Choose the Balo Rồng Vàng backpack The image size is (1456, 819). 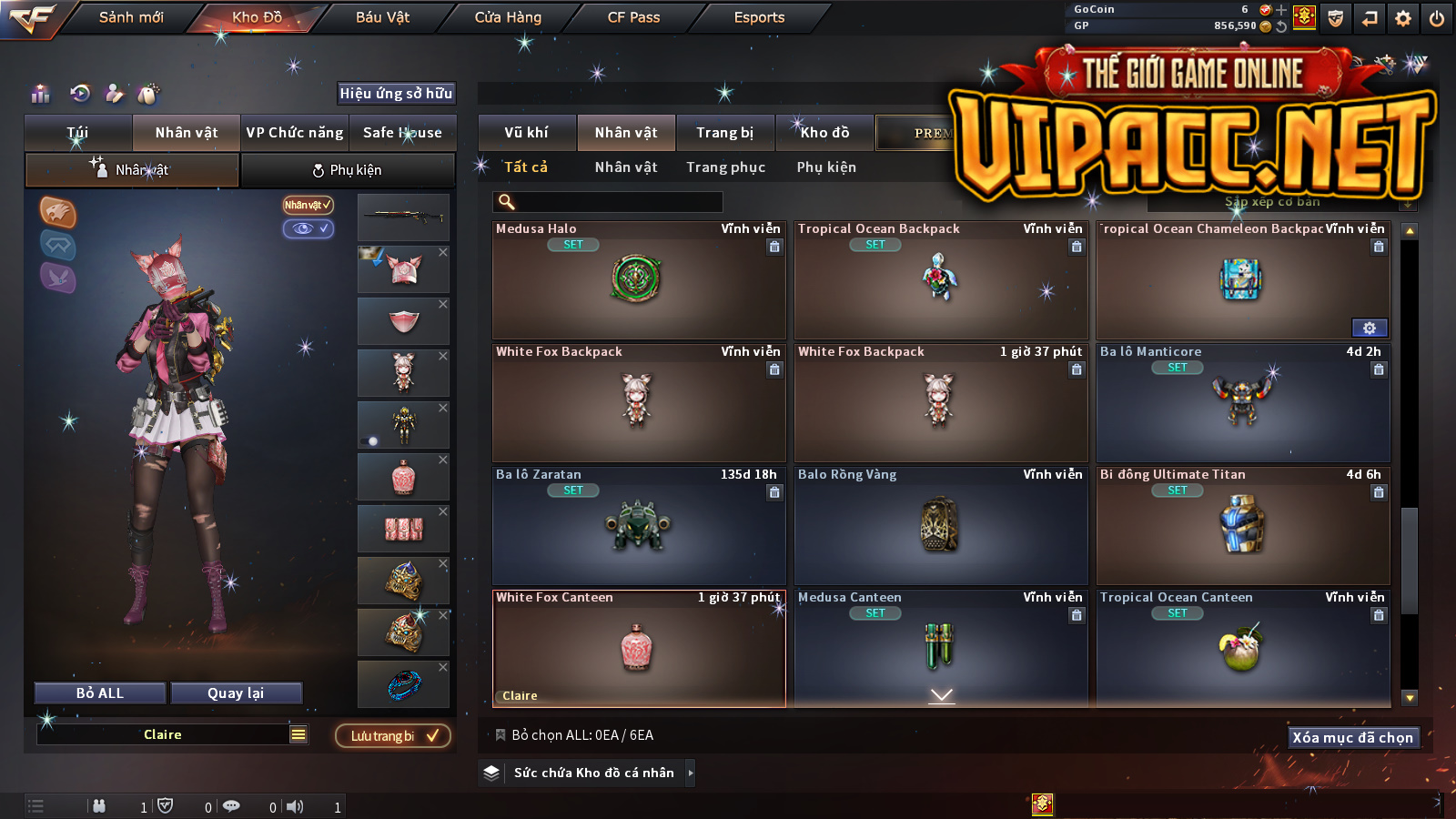[940, 526]
